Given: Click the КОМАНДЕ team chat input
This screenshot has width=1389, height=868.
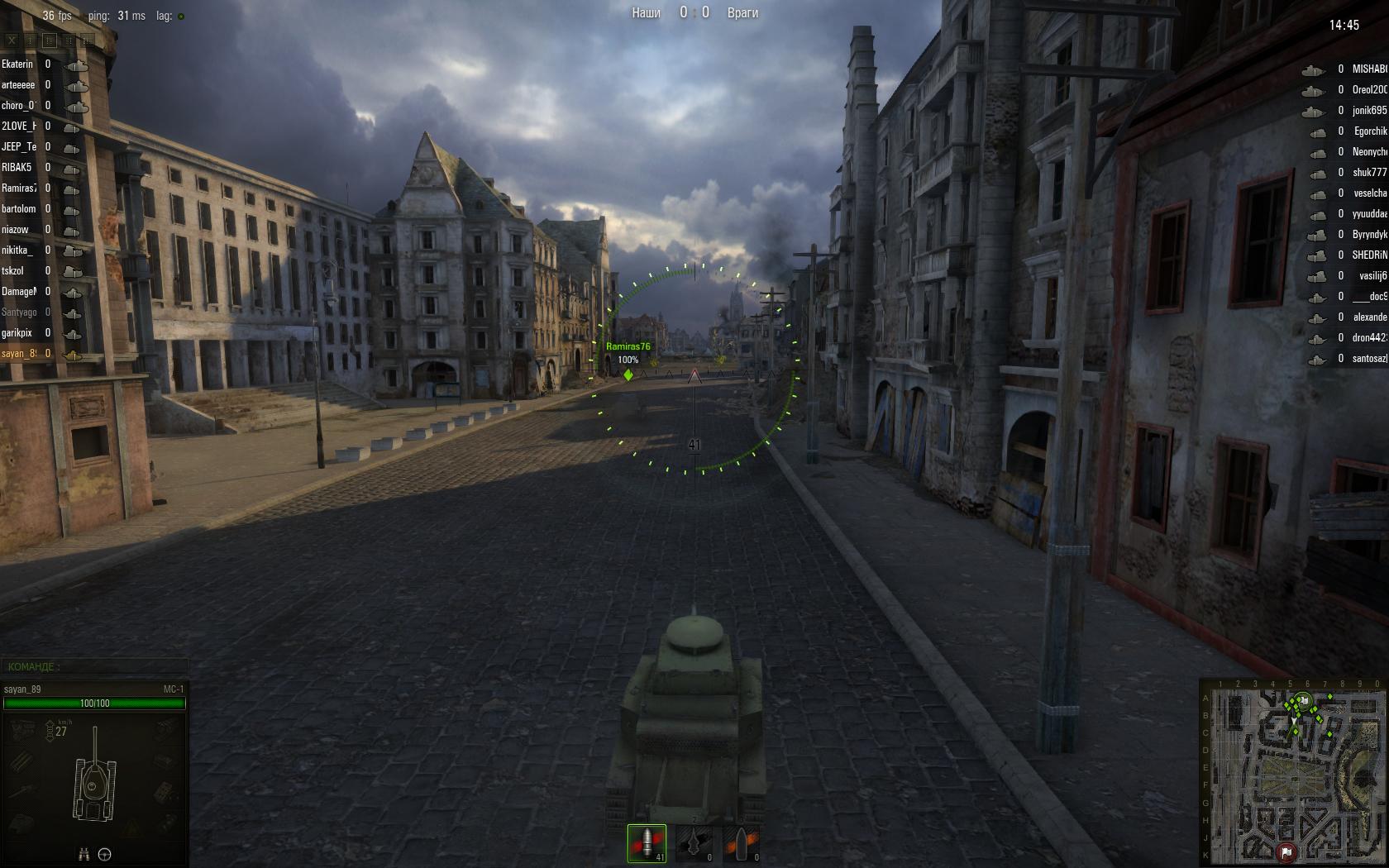Looking at the screenshot, I should tap(95, 666).
